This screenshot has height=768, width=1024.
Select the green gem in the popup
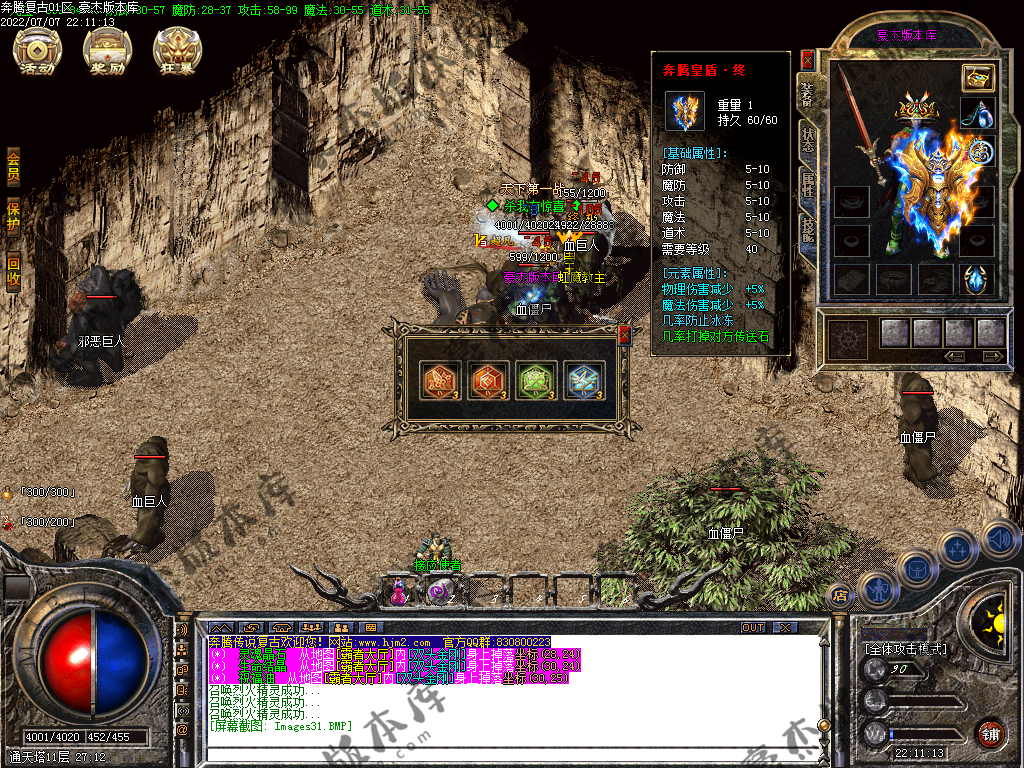click(536, 380)
